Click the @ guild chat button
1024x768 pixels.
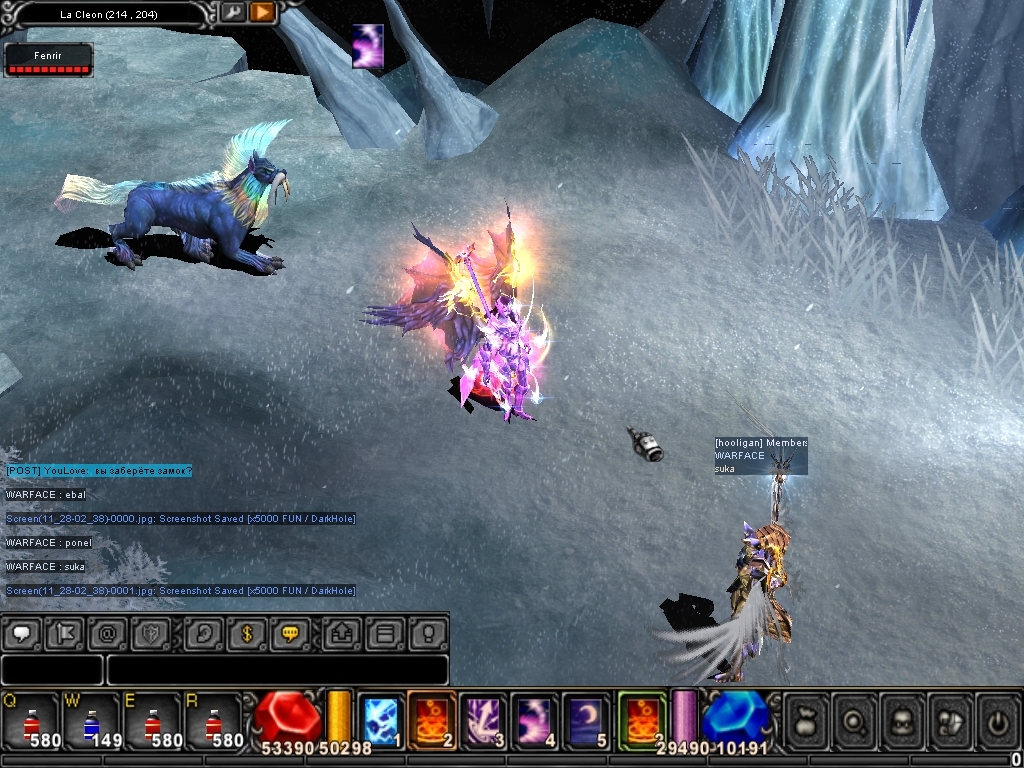108,633
